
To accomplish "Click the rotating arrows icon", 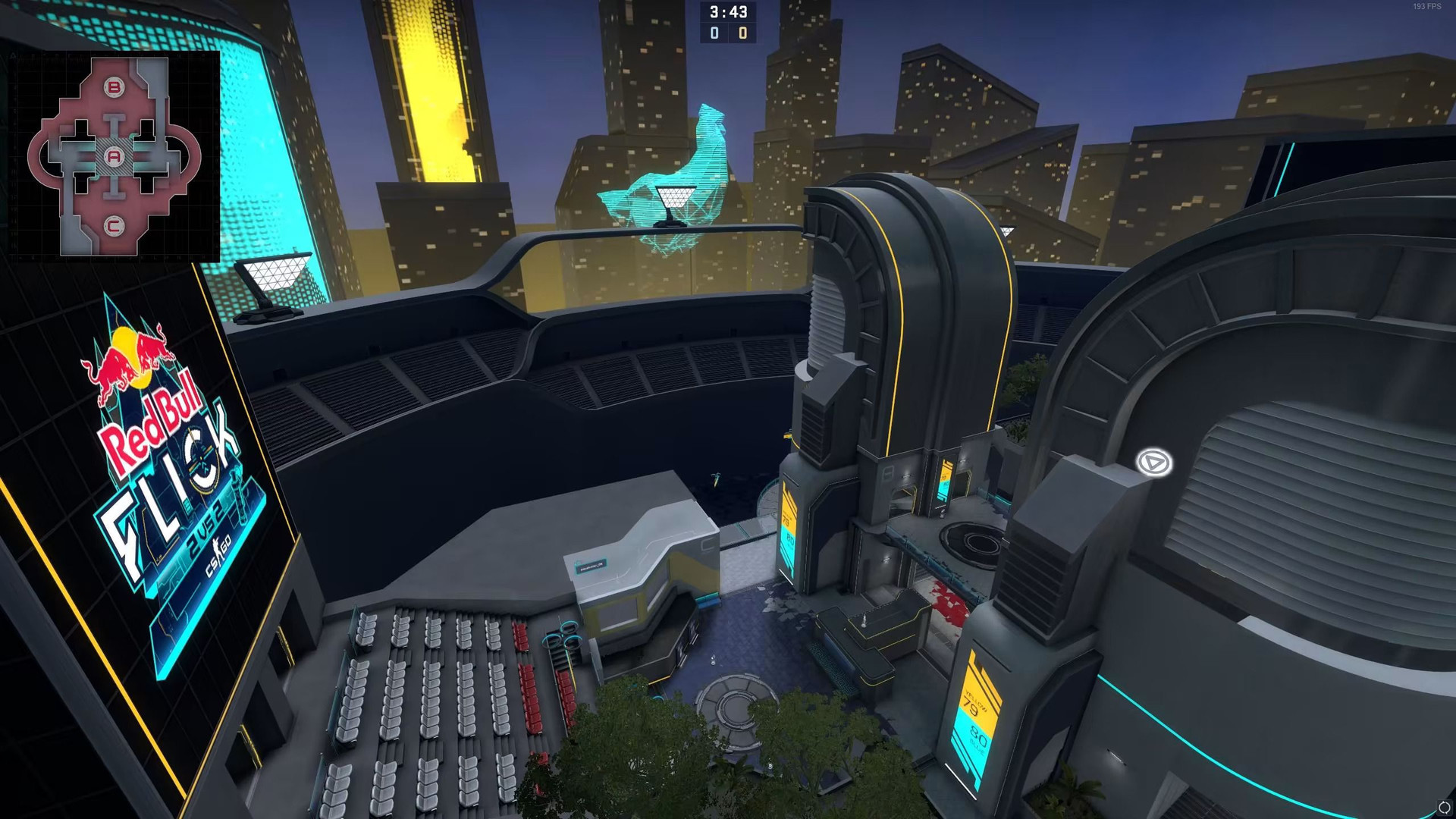I will [1444, 808].
